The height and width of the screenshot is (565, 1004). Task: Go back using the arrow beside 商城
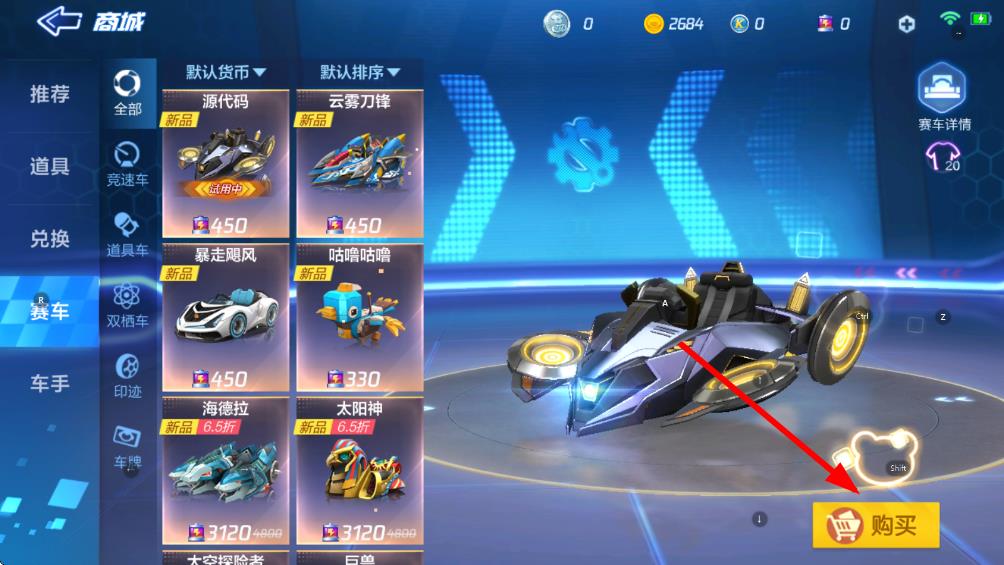click(x=60, y=22)
